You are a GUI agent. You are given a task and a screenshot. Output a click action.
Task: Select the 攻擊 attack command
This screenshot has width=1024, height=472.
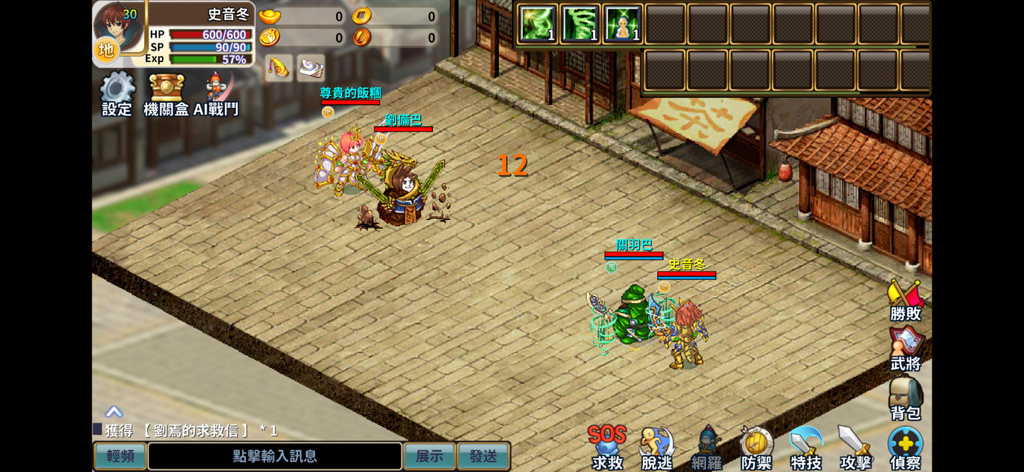point(855,446)
